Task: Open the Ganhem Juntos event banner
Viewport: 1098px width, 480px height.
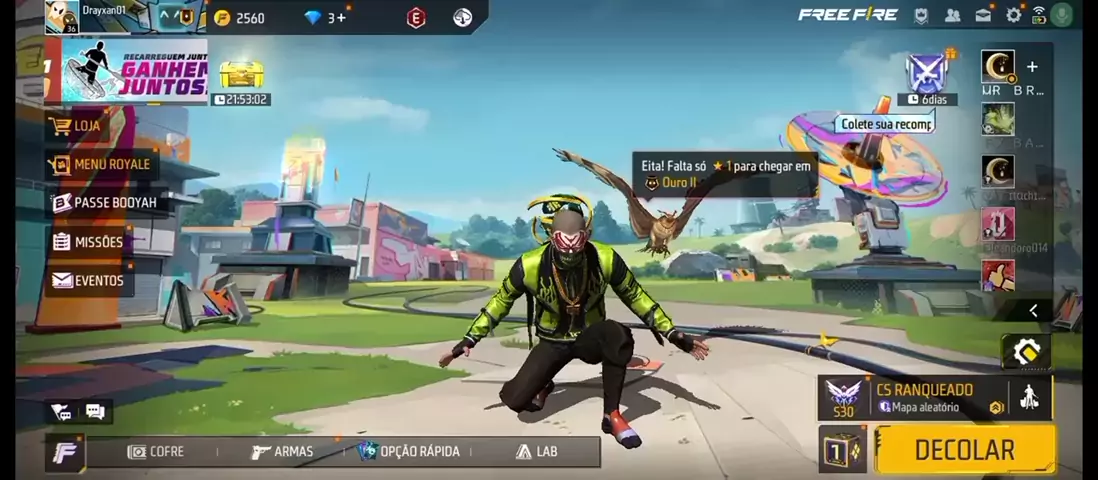Action: [135, 71]
